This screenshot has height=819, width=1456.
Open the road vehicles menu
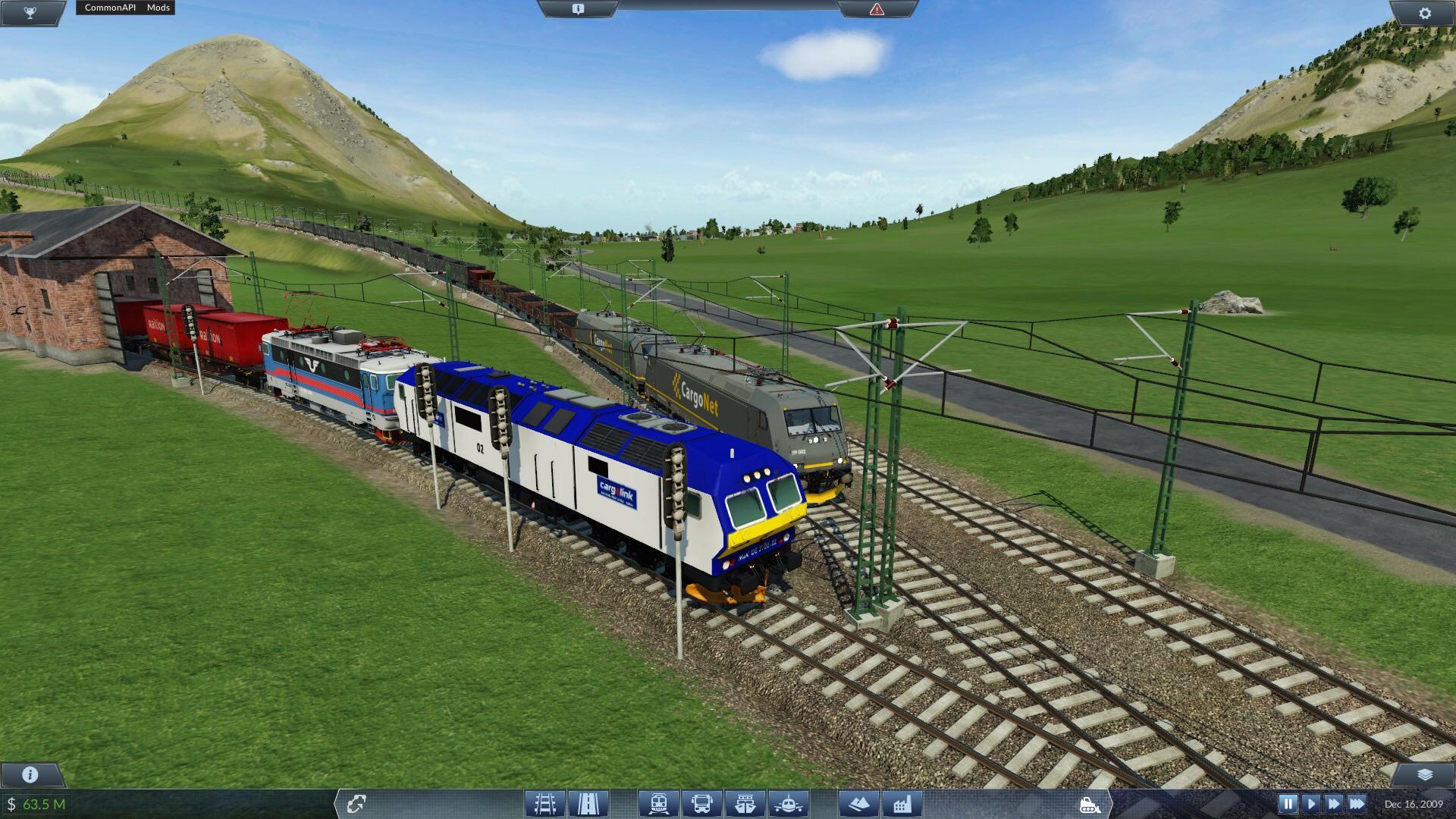pyautogui.click(x=701, y=802)
